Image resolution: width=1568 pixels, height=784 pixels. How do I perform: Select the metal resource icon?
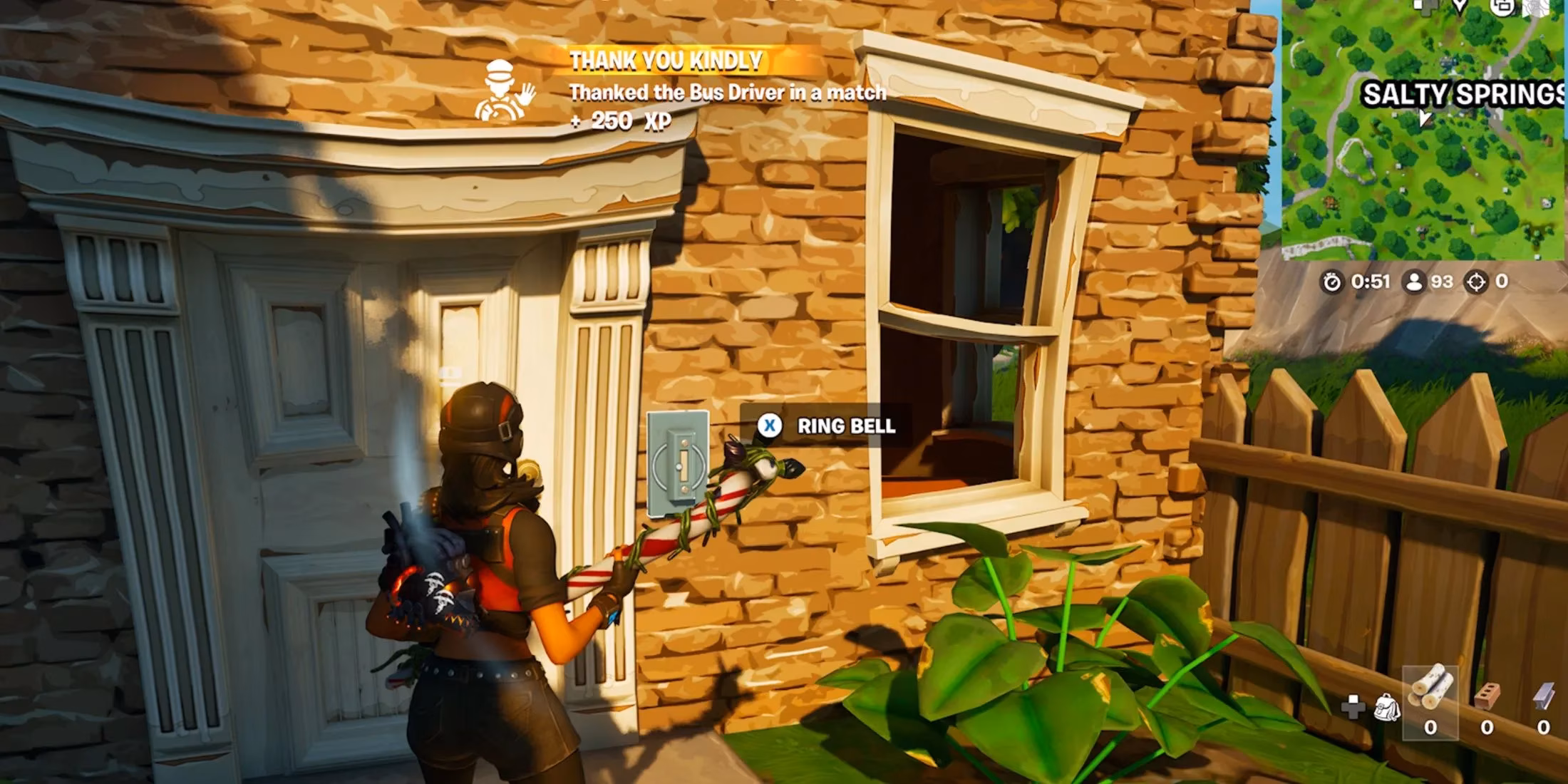(x=1543, y=695)
